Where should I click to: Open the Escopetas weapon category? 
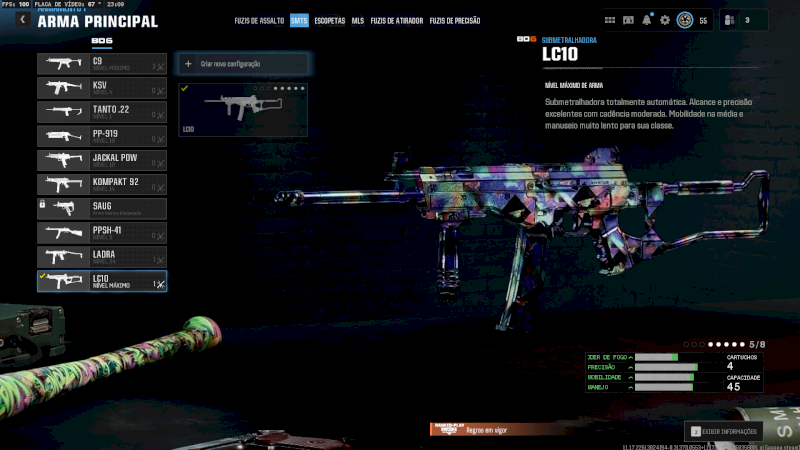(x=330, y=20)
